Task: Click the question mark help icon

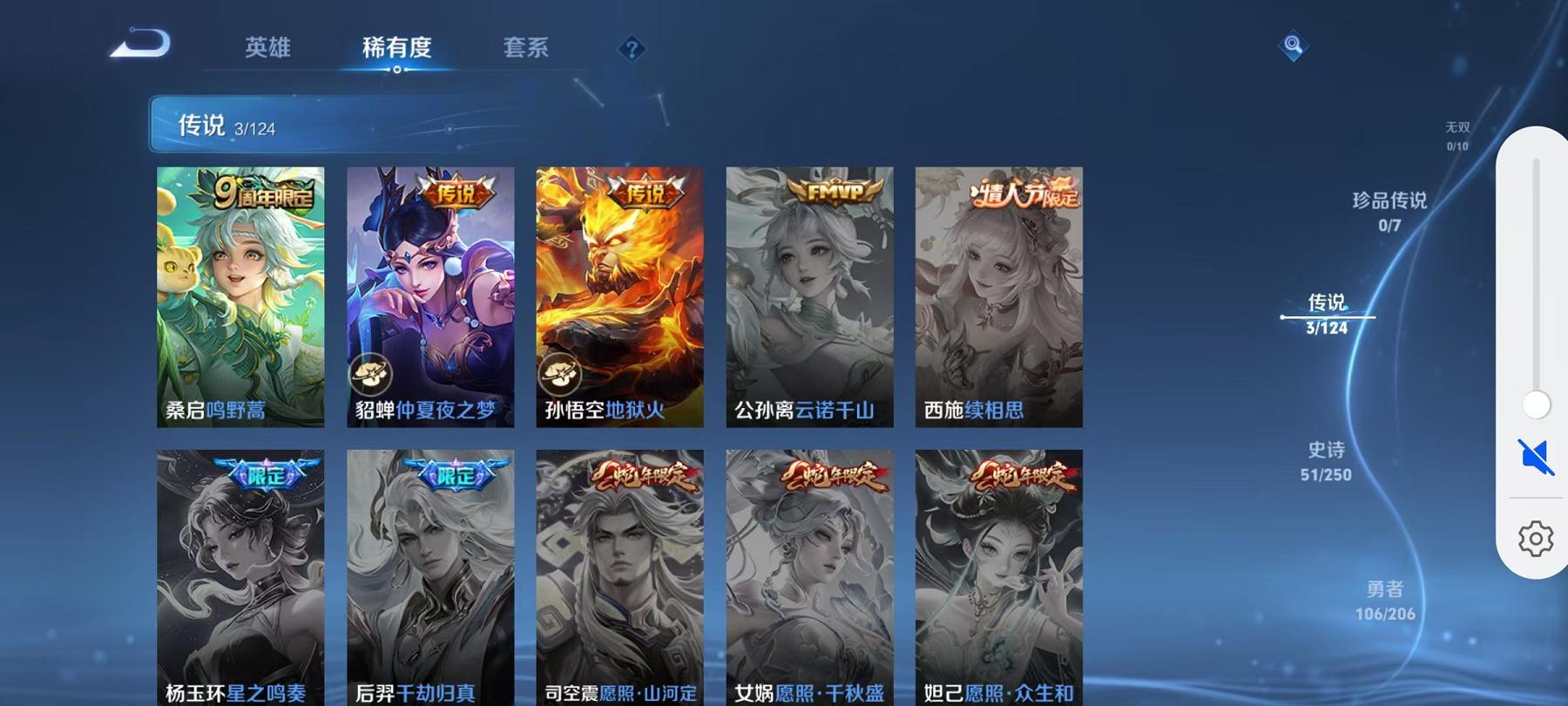Action: tap(631, 50)
